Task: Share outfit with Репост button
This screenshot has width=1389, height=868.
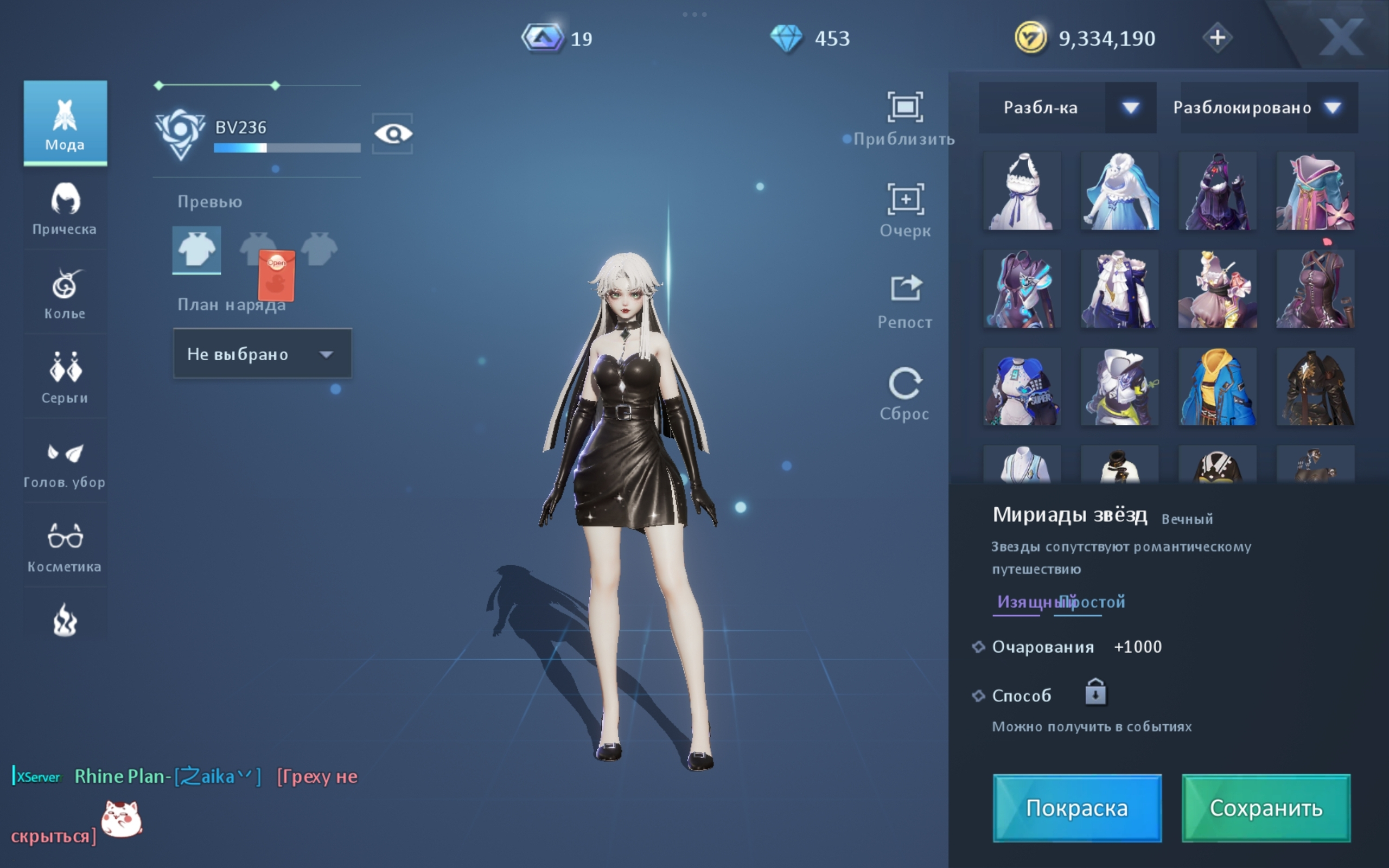Action: pos(904,301)
